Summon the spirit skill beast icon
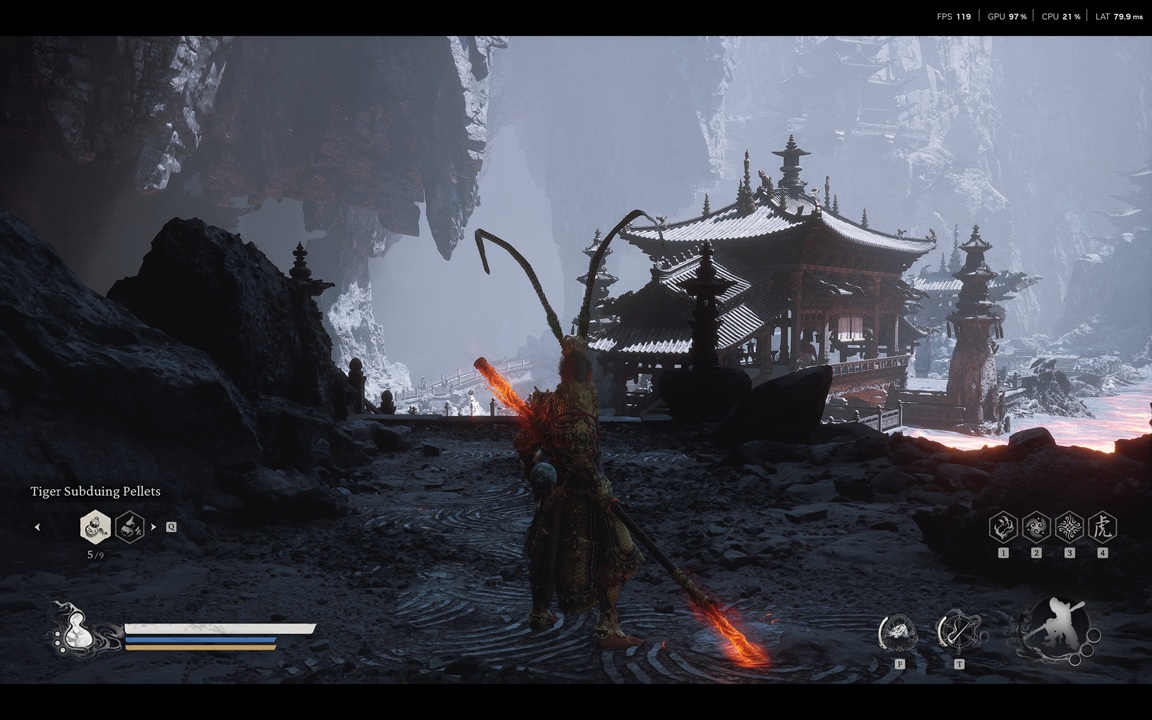Screen dimensions: 1152x720 (899, 632)
